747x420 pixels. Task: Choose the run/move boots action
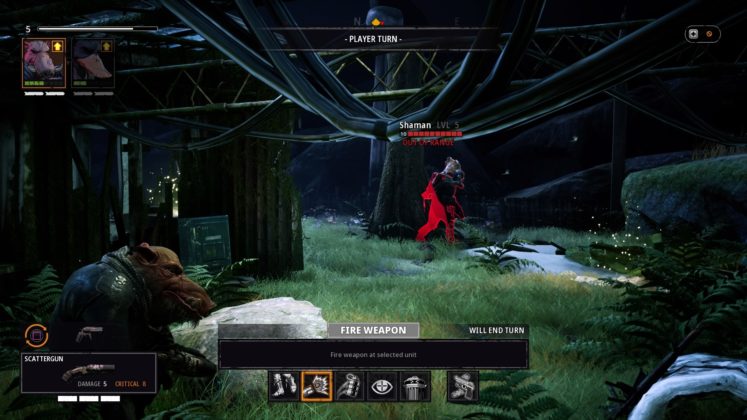(x=283, y=385)
